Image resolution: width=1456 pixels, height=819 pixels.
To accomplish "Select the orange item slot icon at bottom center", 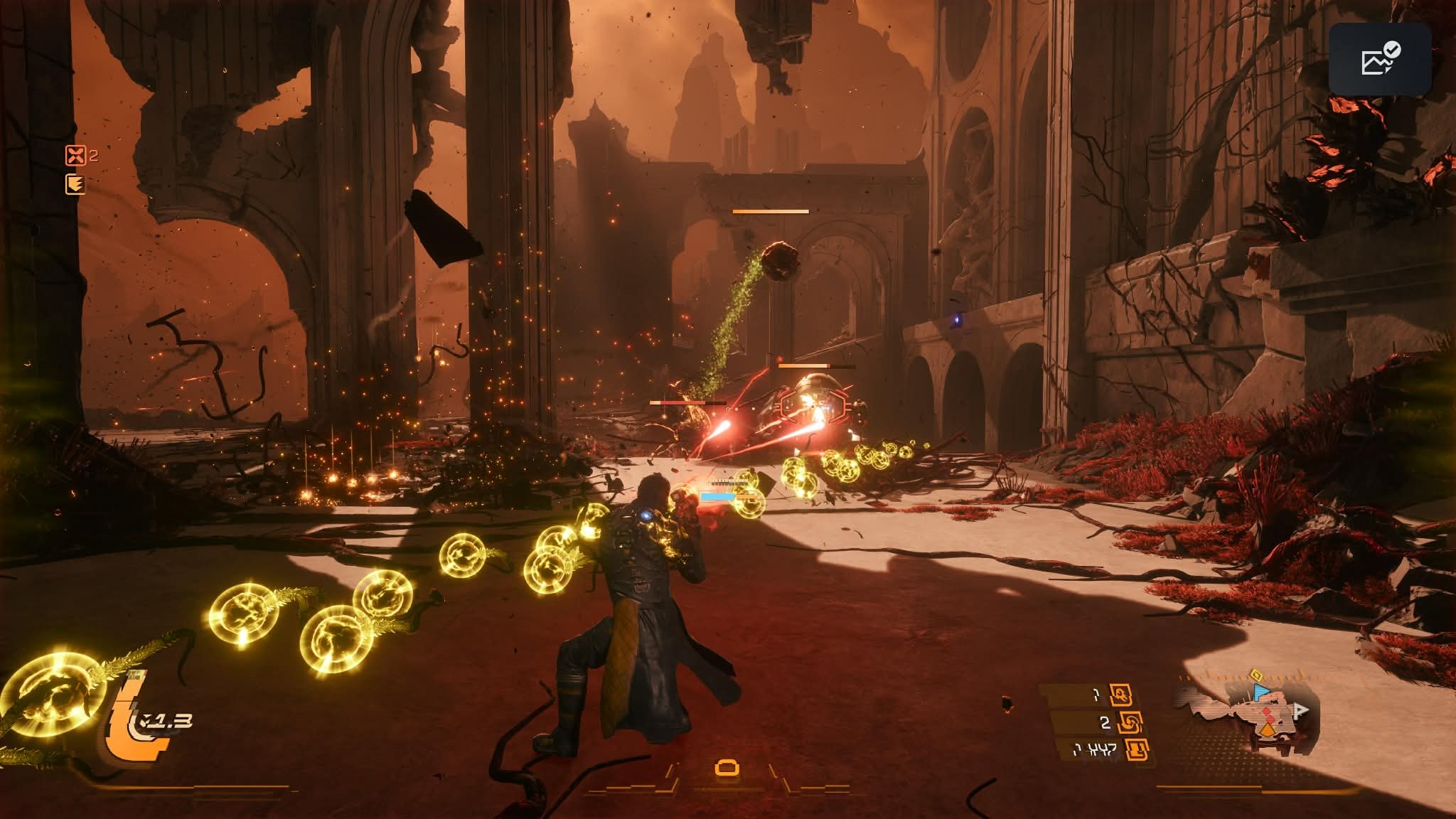I will pos(727,768).
